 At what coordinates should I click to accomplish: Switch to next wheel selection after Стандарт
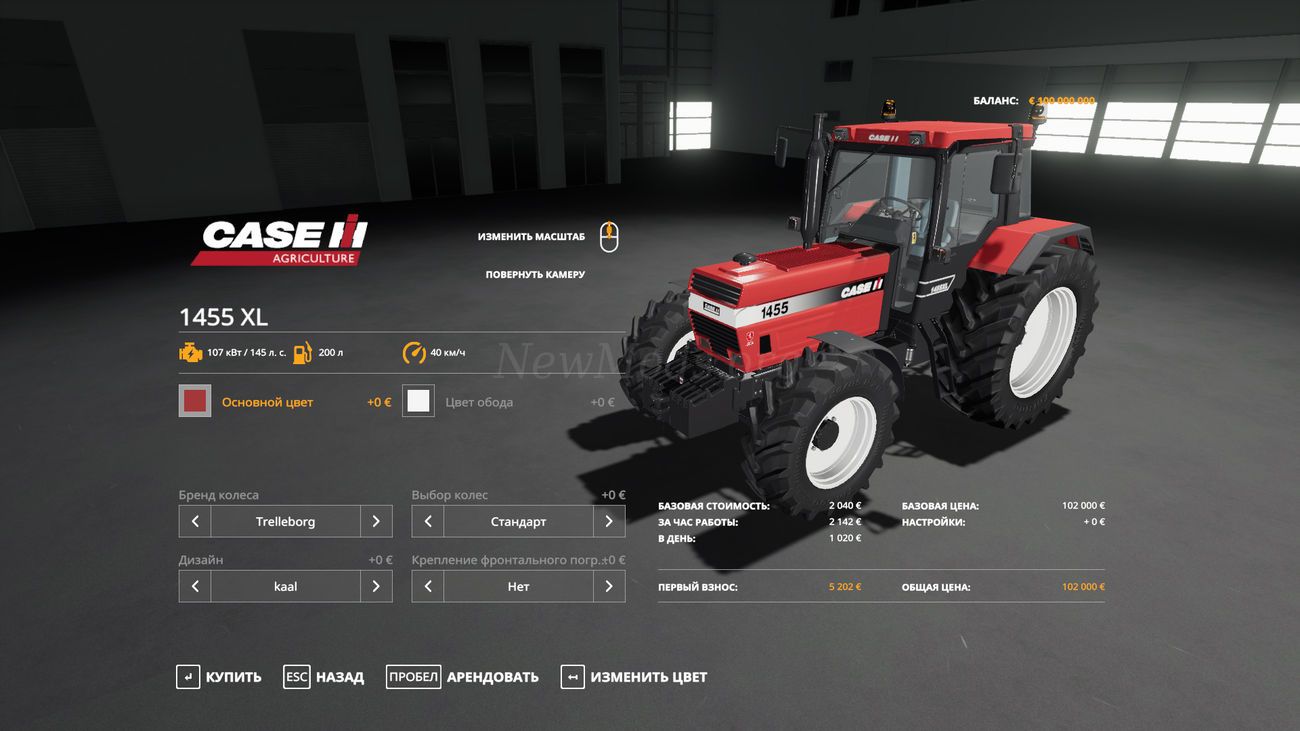point(609,521)
